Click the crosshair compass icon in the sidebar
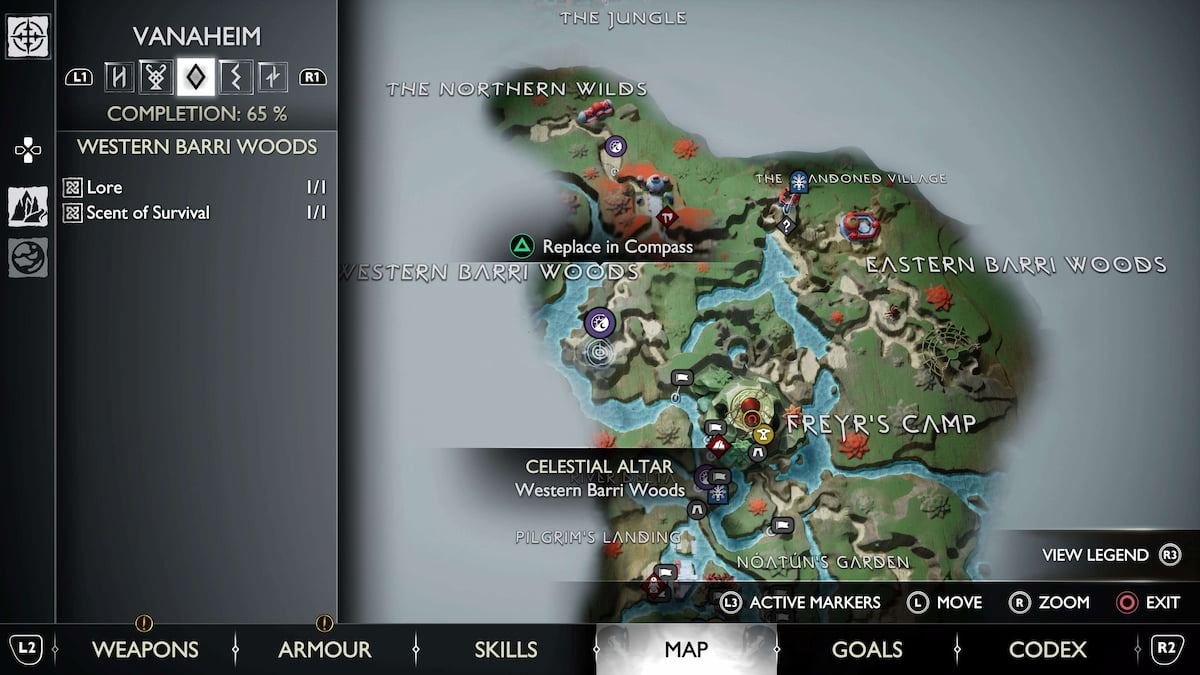The image size is (1200, 675). point(28,37)
